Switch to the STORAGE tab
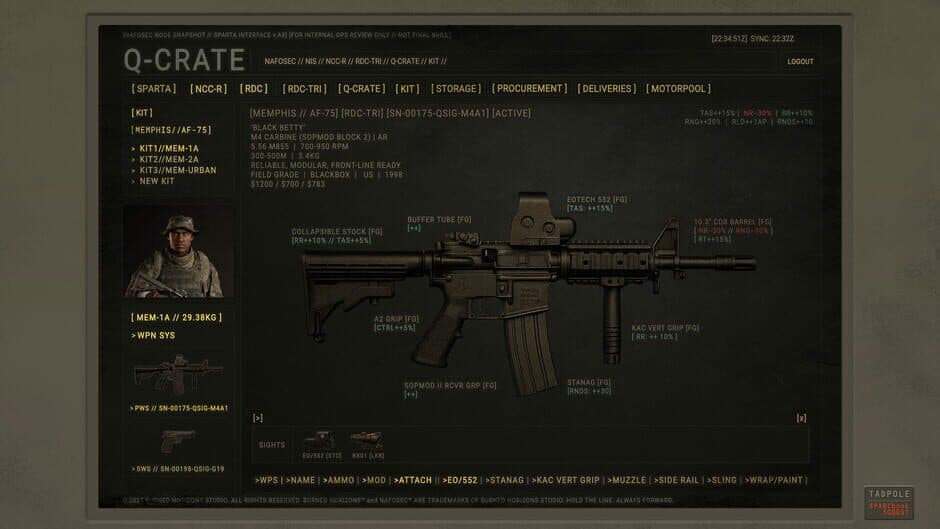Viewport: 940px width, 529px height. coord(456,89)
